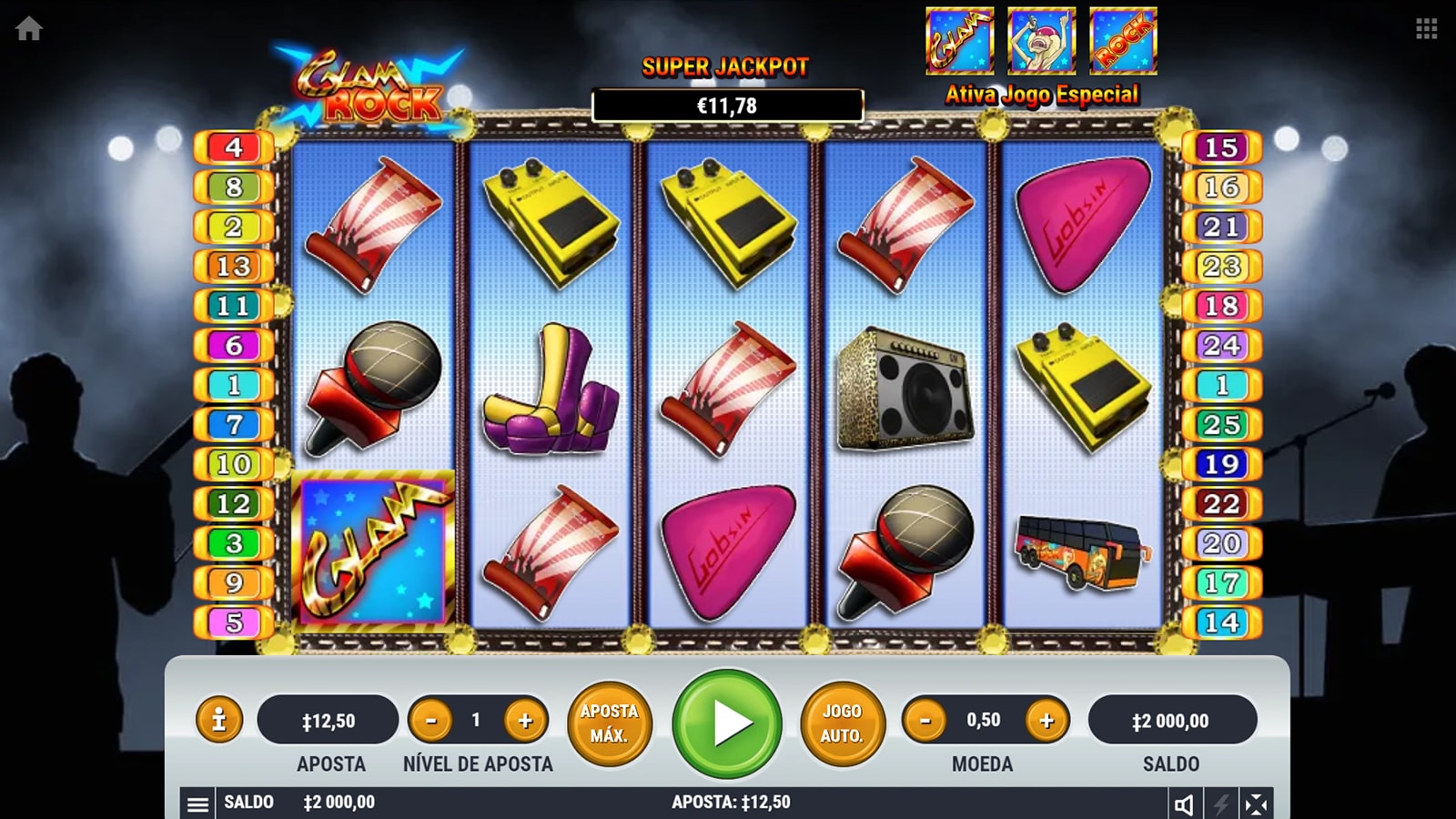Open the paytable info button
The width and height of the screenshot is (1456, 819).
[218, 721]
